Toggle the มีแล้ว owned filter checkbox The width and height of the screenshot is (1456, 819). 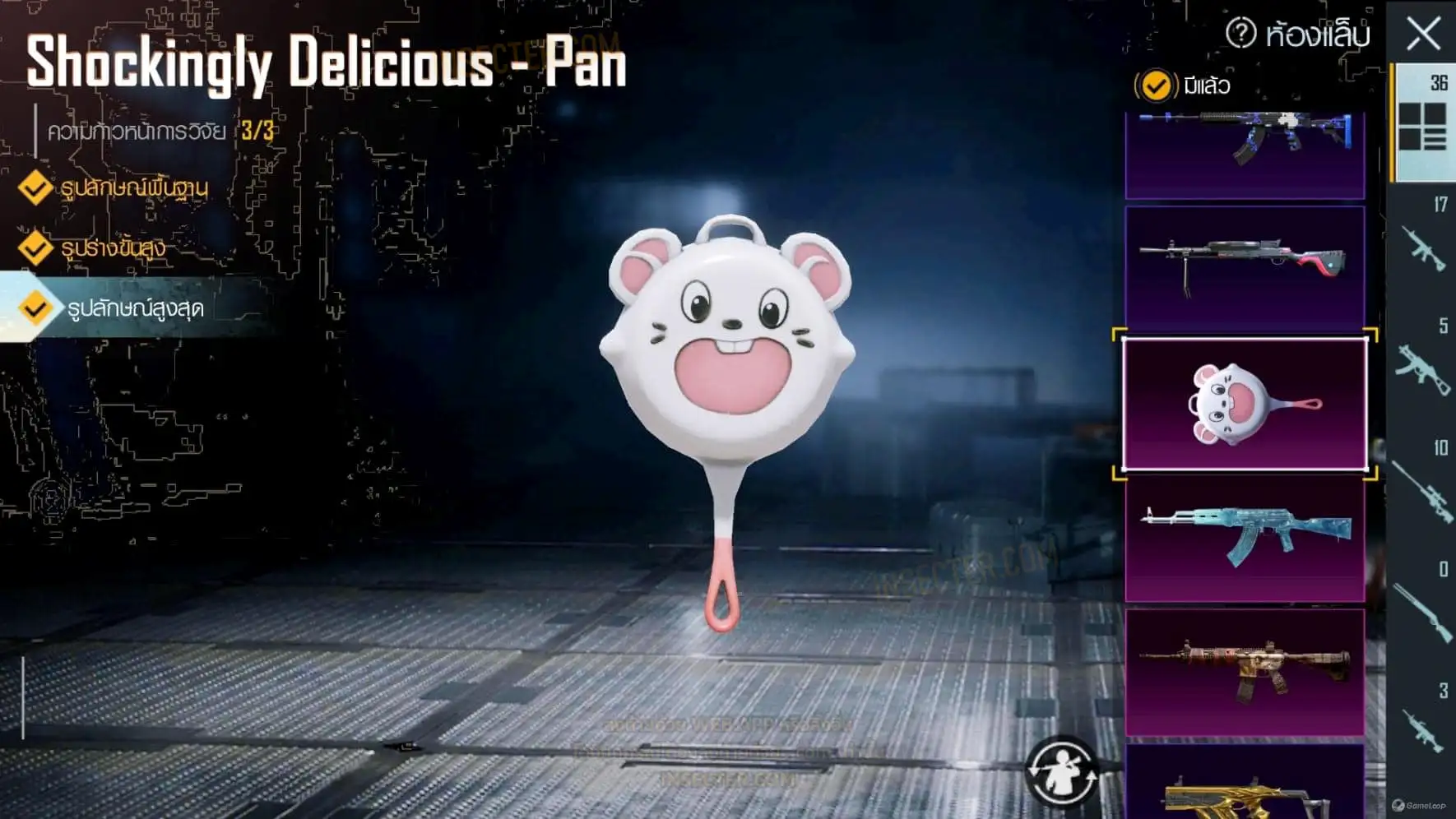(x=1156, y=86)
